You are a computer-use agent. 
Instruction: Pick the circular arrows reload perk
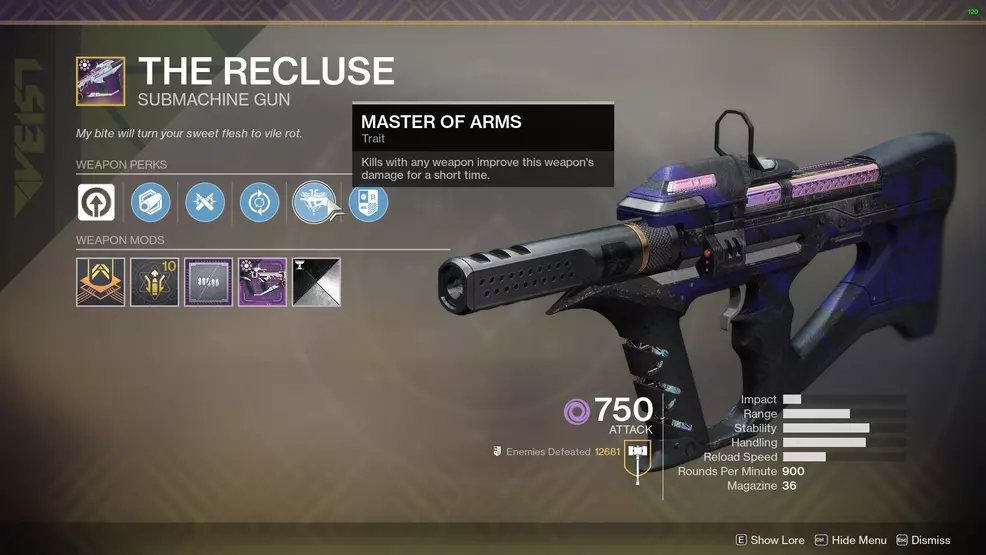click(259, 202)
